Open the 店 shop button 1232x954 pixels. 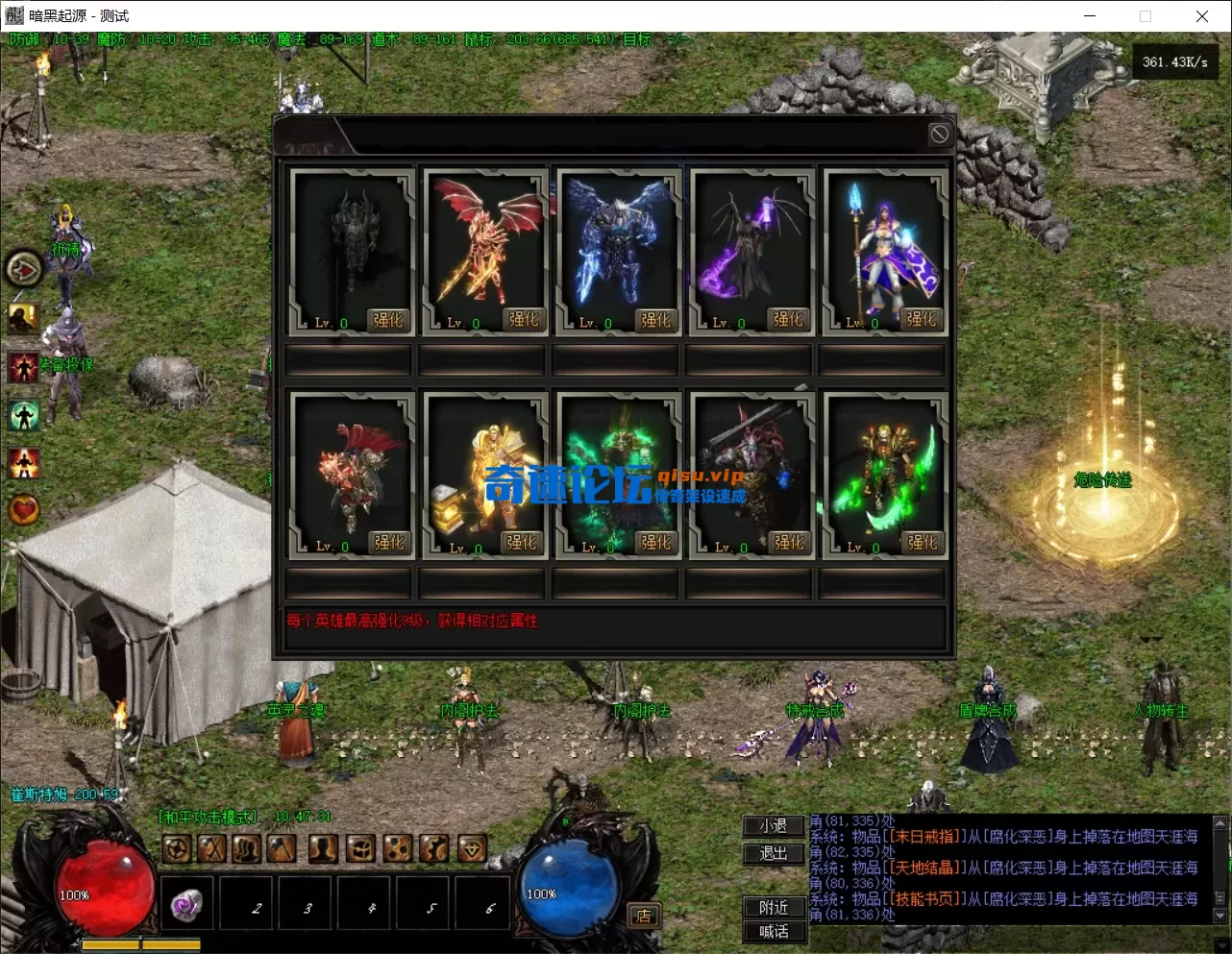click(643, 916)
